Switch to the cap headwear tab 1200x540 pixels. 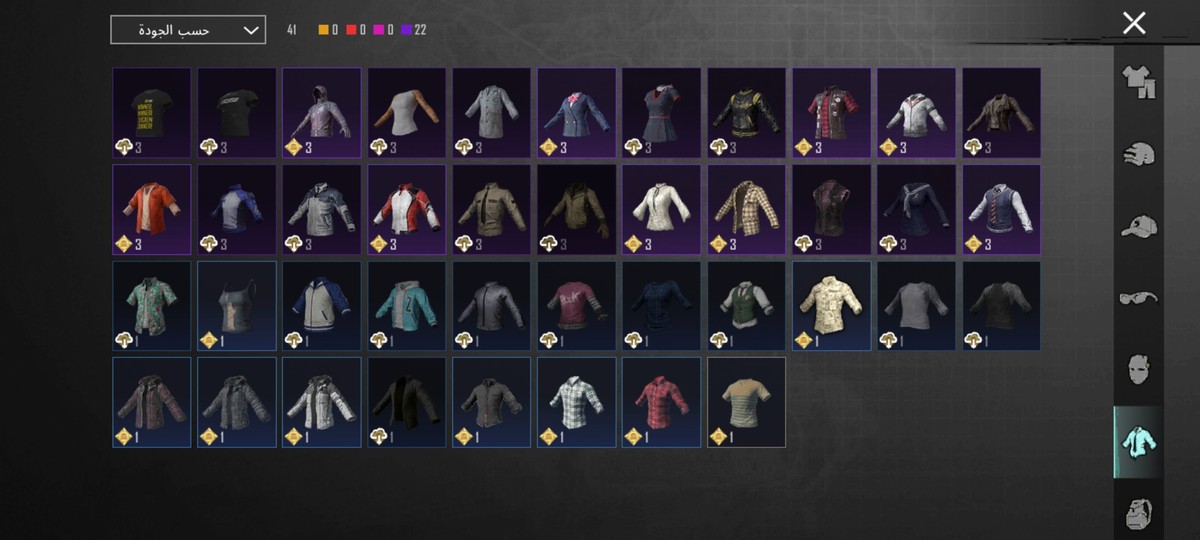pyautogui.click(x=1138, y=227)
